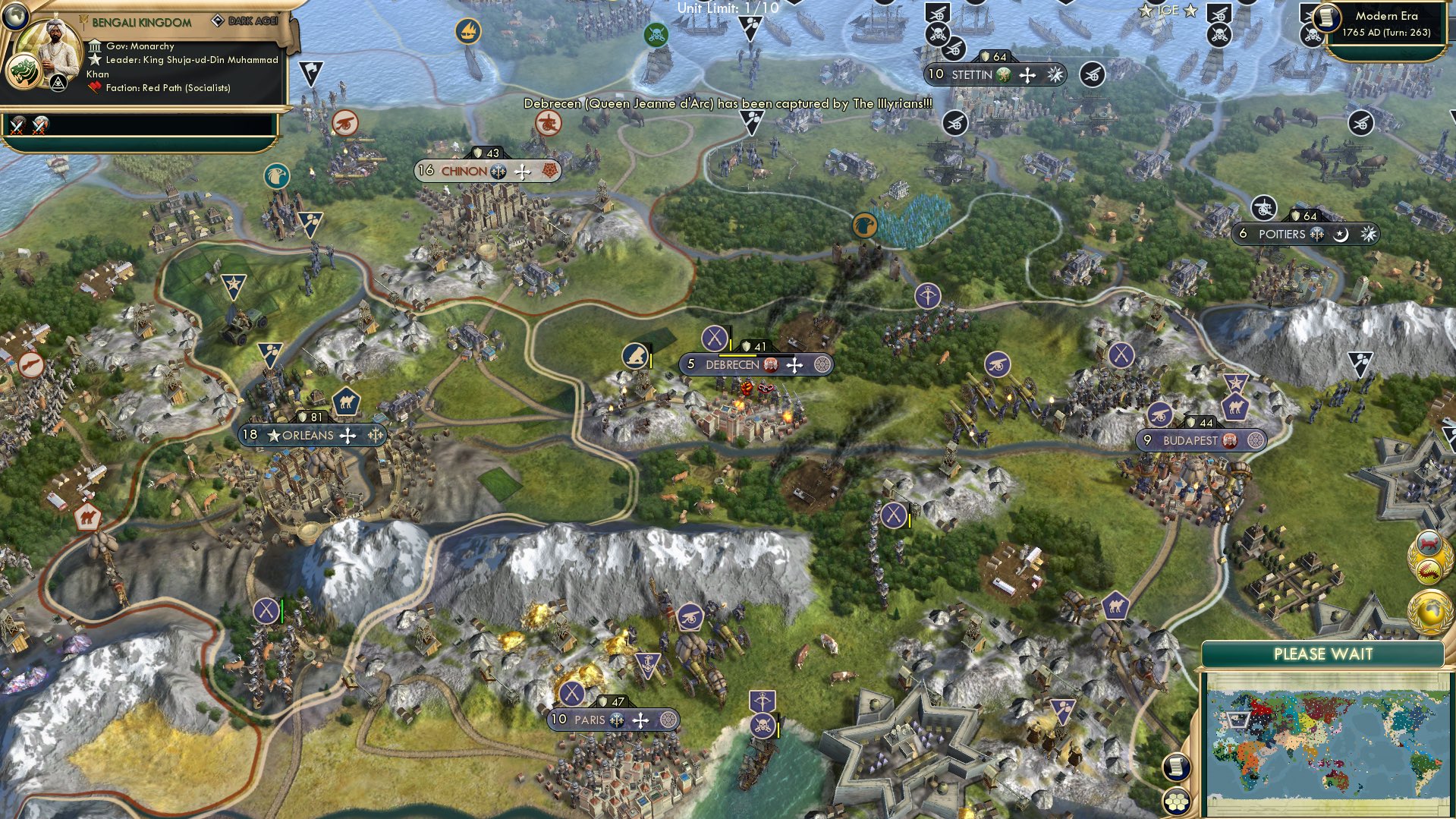
Task: Click the red cannon strength icon near the coast
Action: [x=346, y=122]
